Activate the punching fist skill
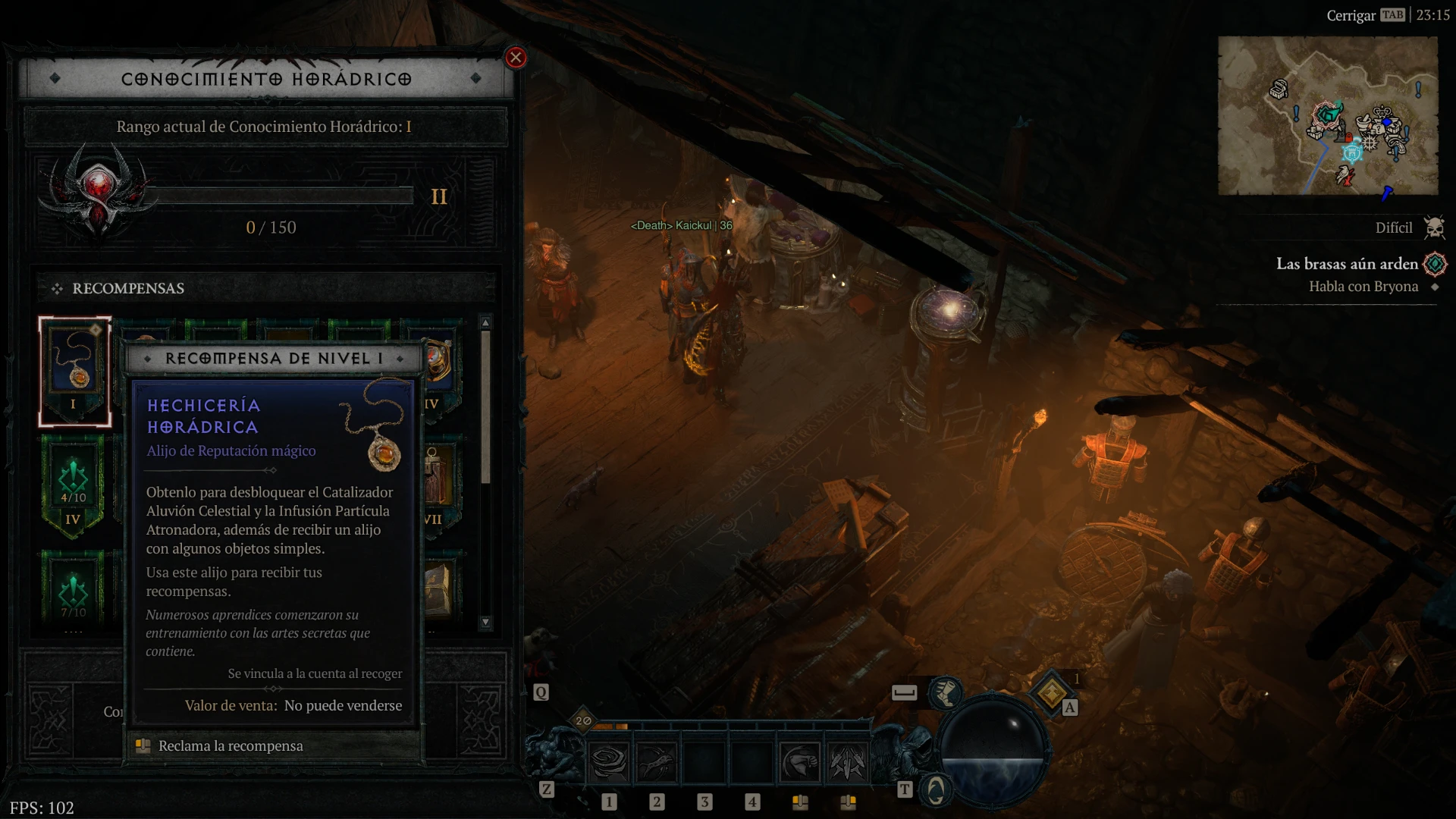Image resolution: width=1456 pixels, height=819 pixels. (800, 762)
